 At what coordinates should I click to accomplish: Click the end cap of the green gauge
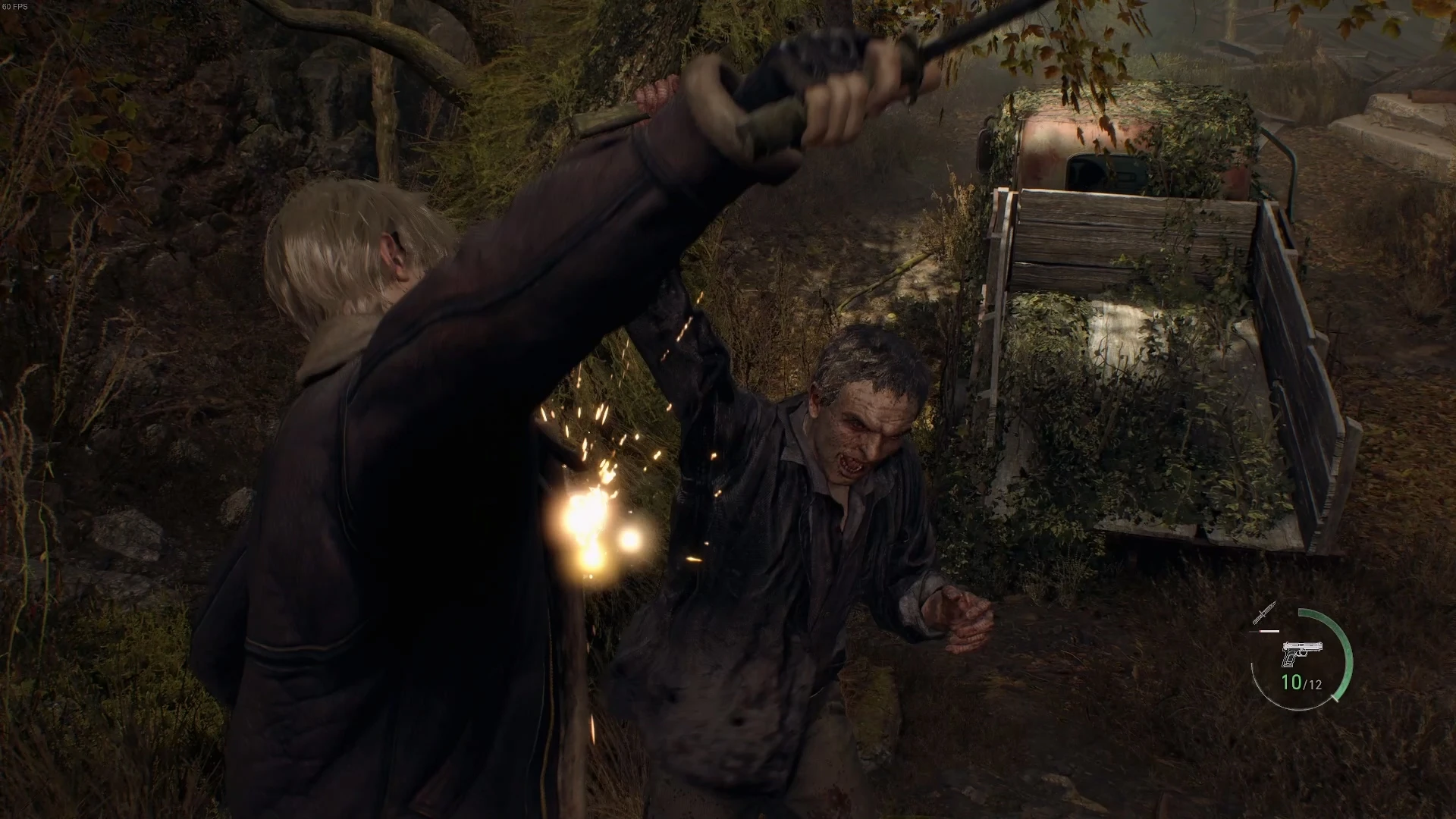pyautogui.click(x=1335, y=698)
